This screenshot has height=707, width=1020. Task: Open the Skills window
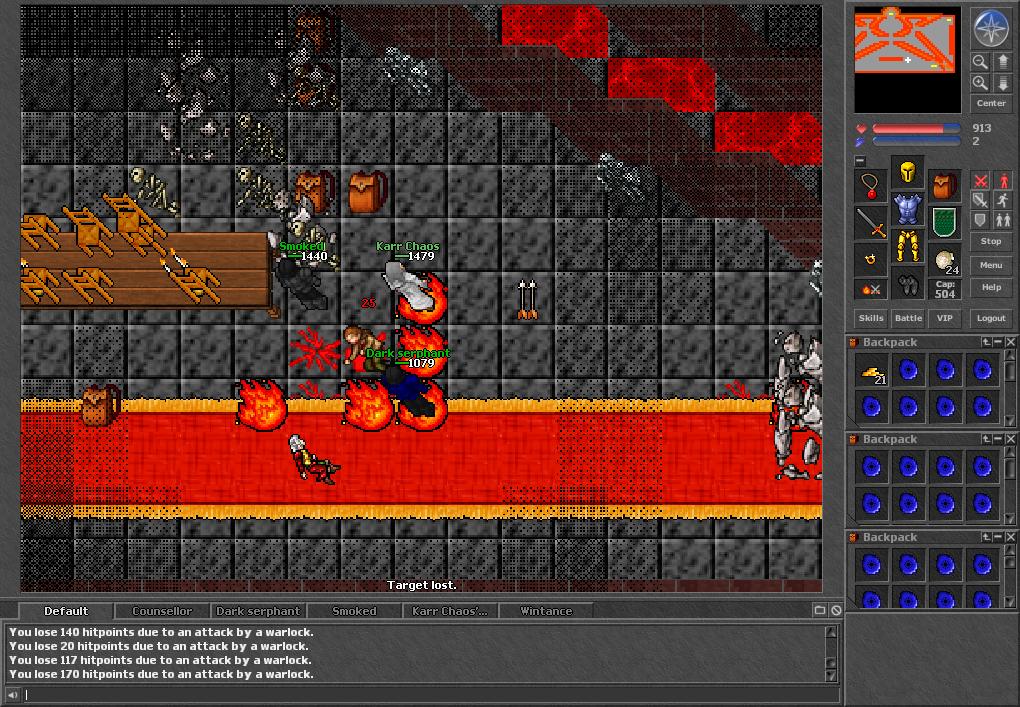tap(871, 318)
